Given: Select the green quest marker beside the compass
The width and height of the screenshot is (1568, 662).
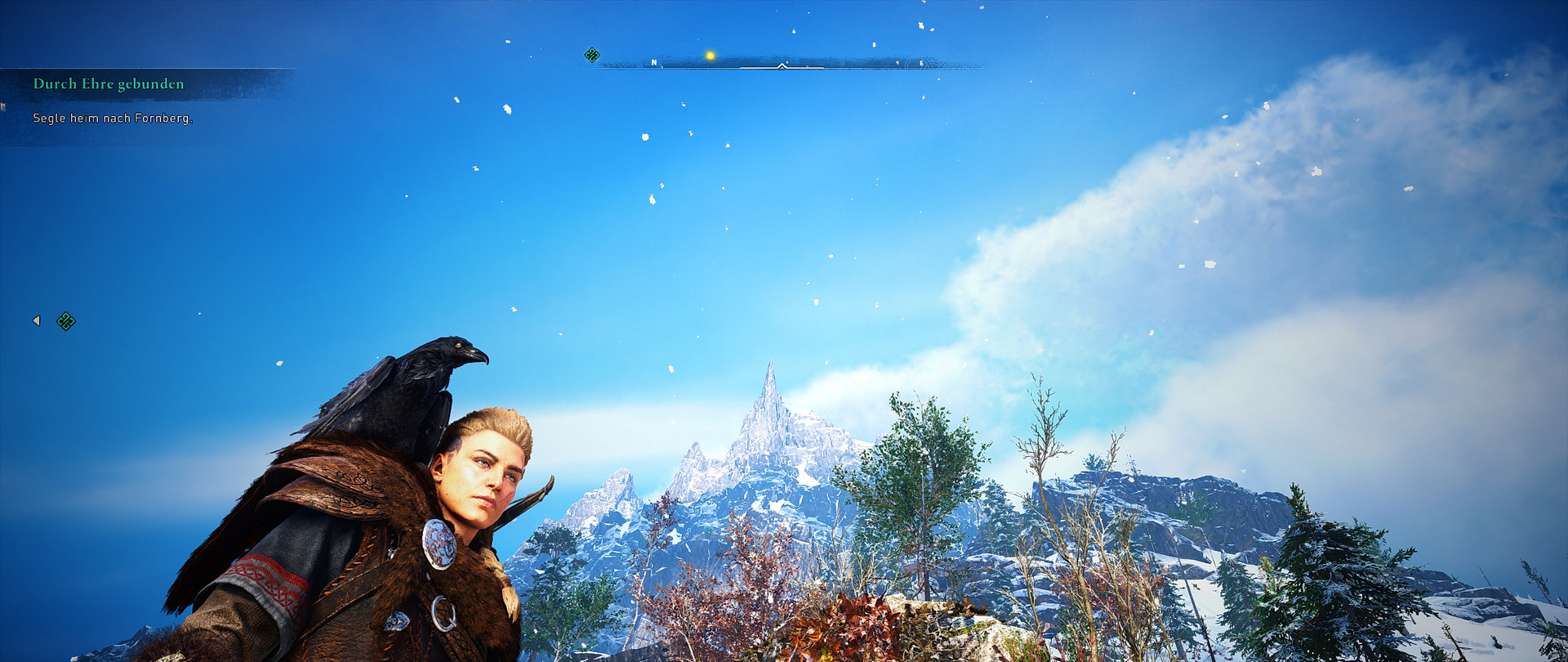Looking at the screenshot, I should (592, 55).
